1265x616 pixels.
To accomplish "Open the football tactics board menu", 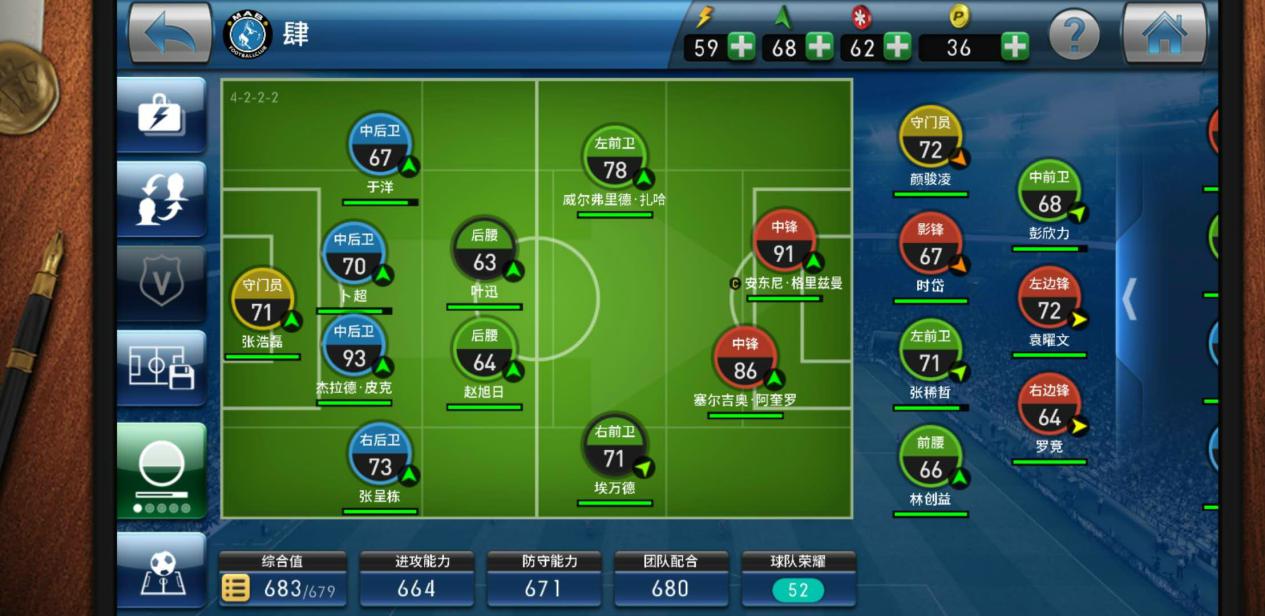I will (161, 570).
